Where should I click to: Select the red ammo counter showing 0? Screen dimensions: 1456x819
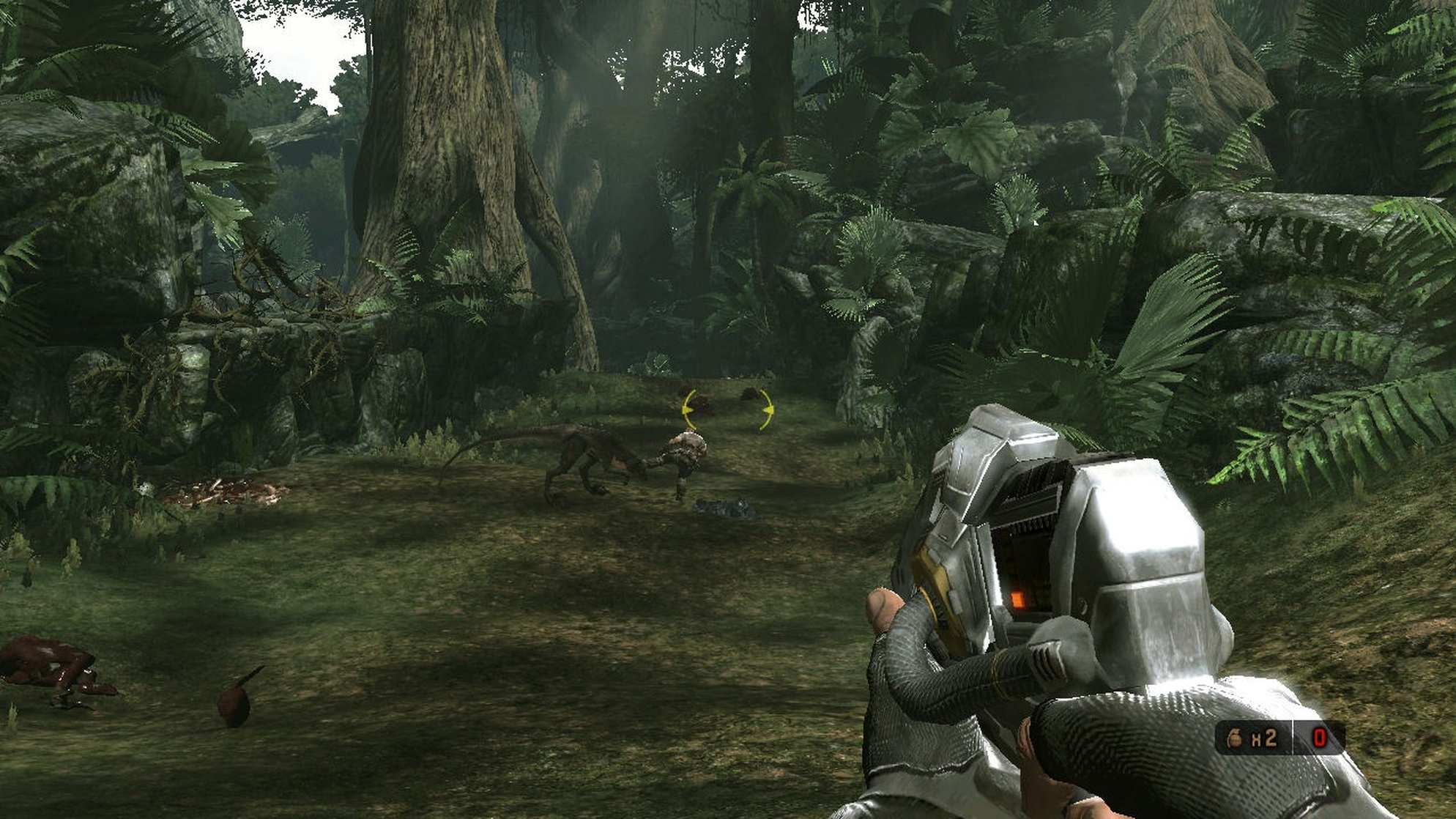1320,737
